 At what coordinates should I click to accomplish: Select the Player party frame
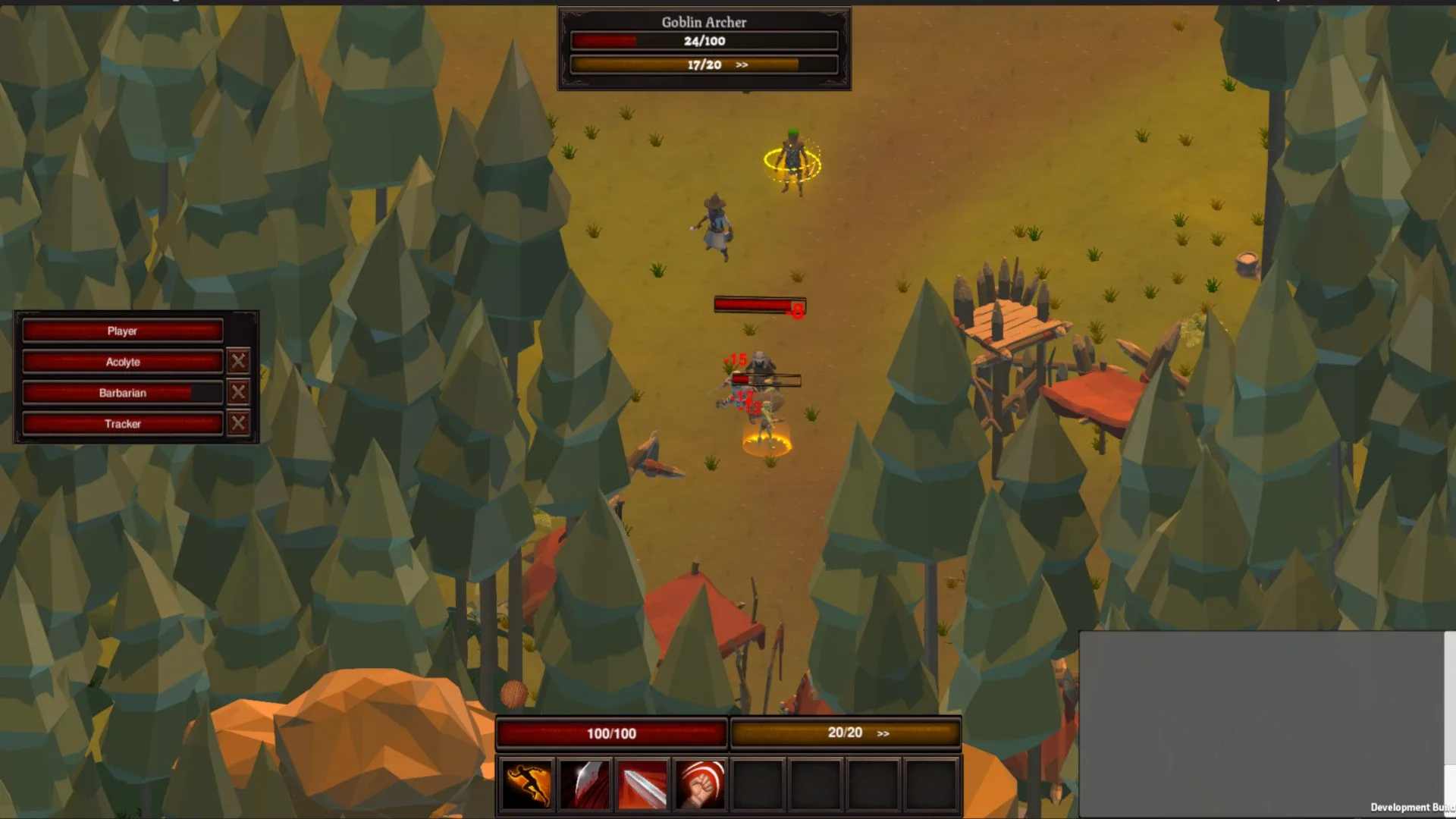click(122, 331)
